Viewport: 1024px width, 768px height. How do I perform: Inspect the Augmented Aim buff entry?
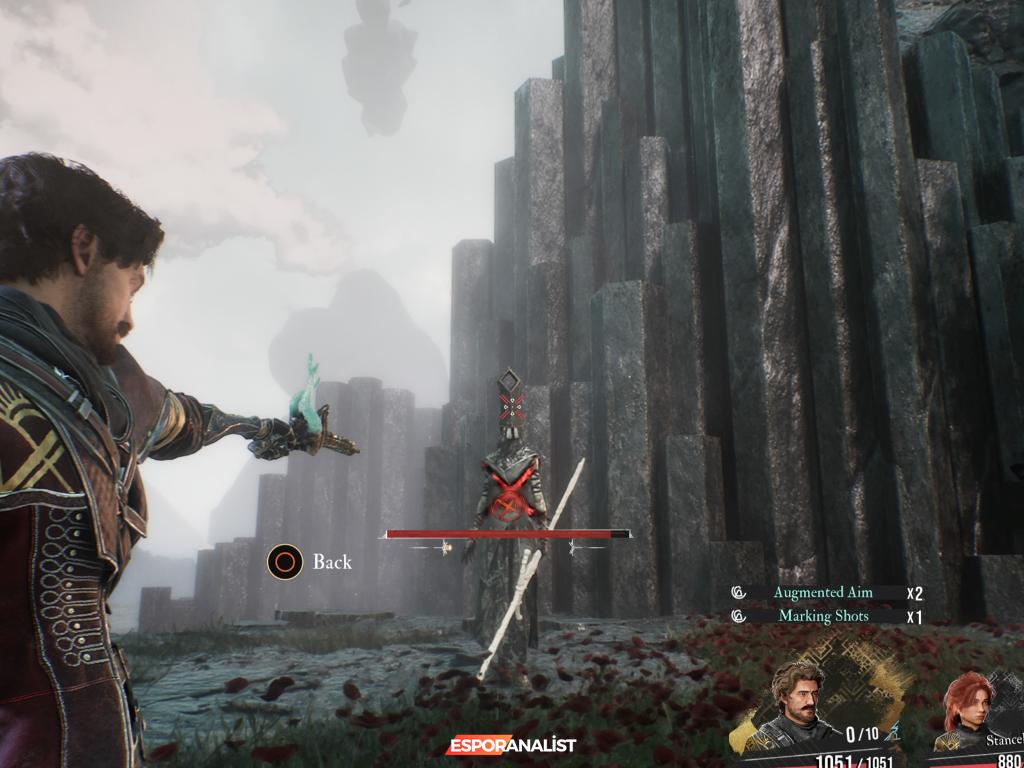[822, 592]
